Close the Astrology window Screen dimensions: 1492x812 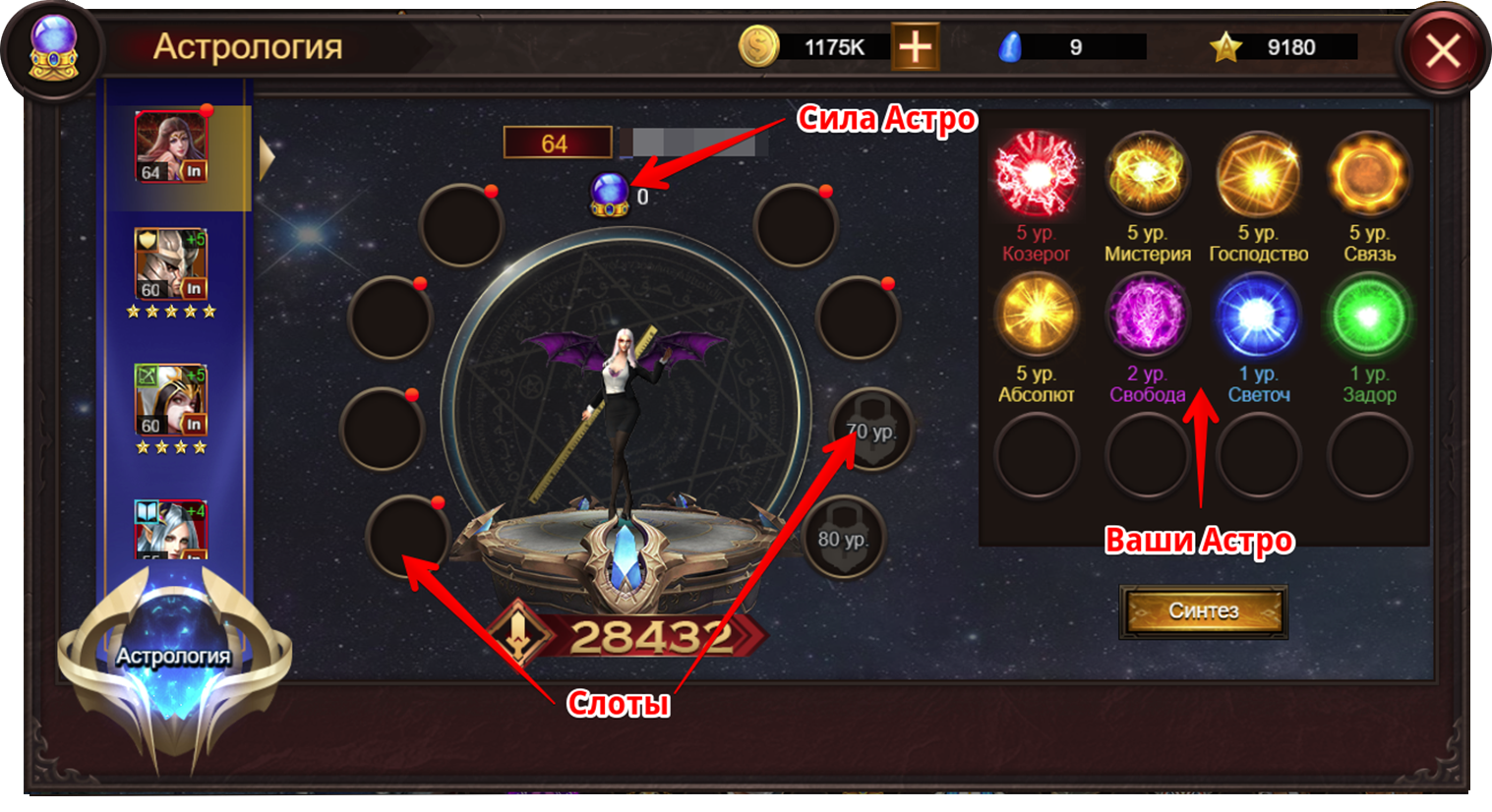pyautogui.click(x=1441, y=50)
